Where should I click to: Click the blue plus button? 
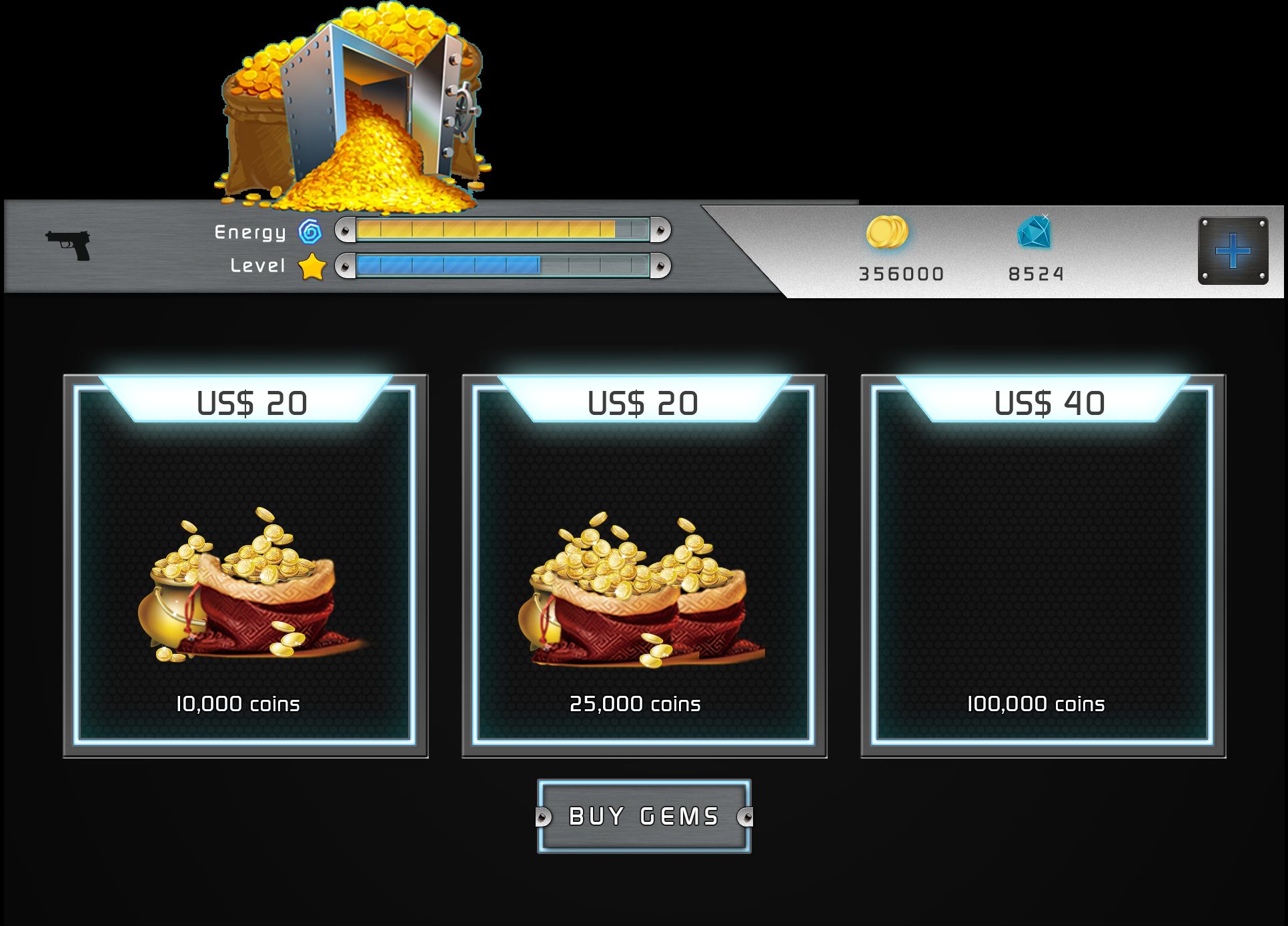(1233, 251)
